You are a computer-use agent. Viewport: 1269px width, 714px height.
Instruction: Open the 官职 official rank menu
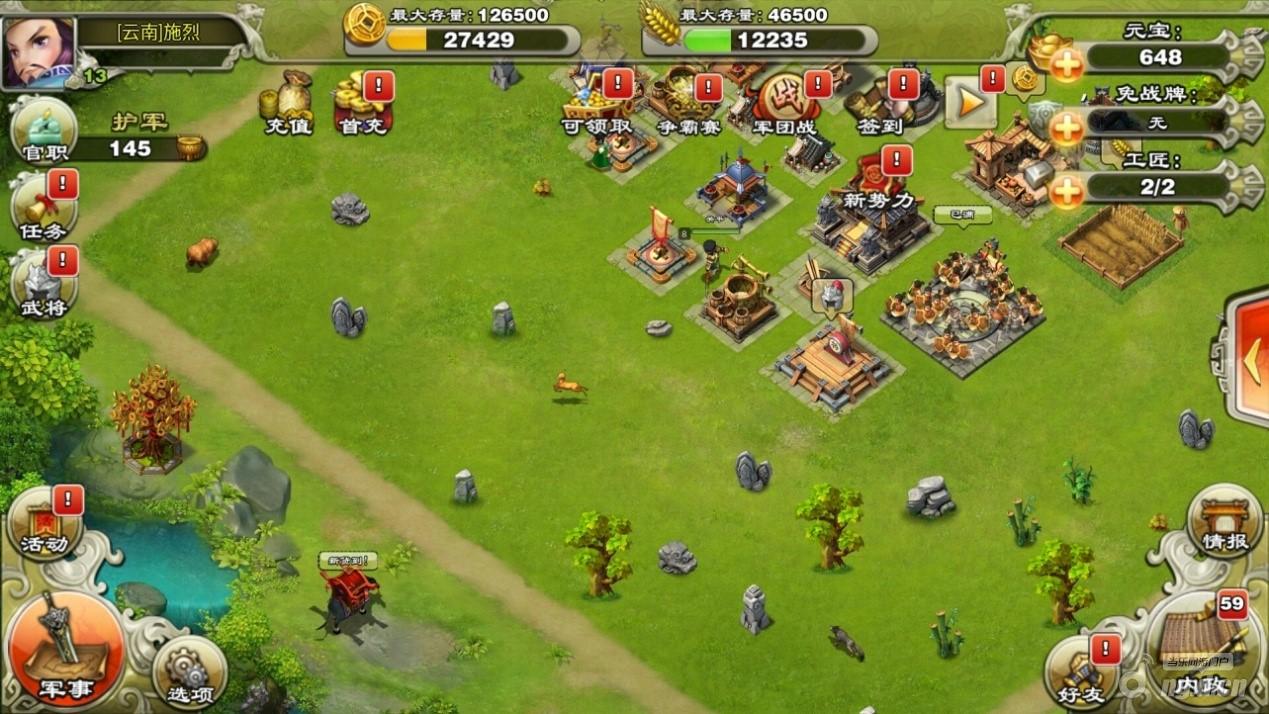(x=43, y=131)
